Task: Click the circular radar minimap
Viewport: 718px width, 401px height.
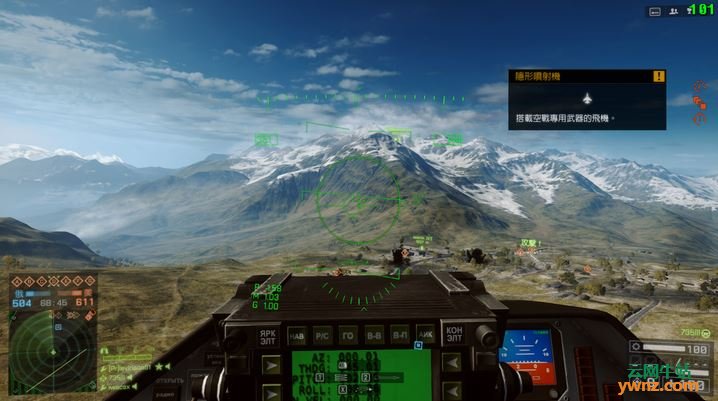Action: (x=52, y=350)
